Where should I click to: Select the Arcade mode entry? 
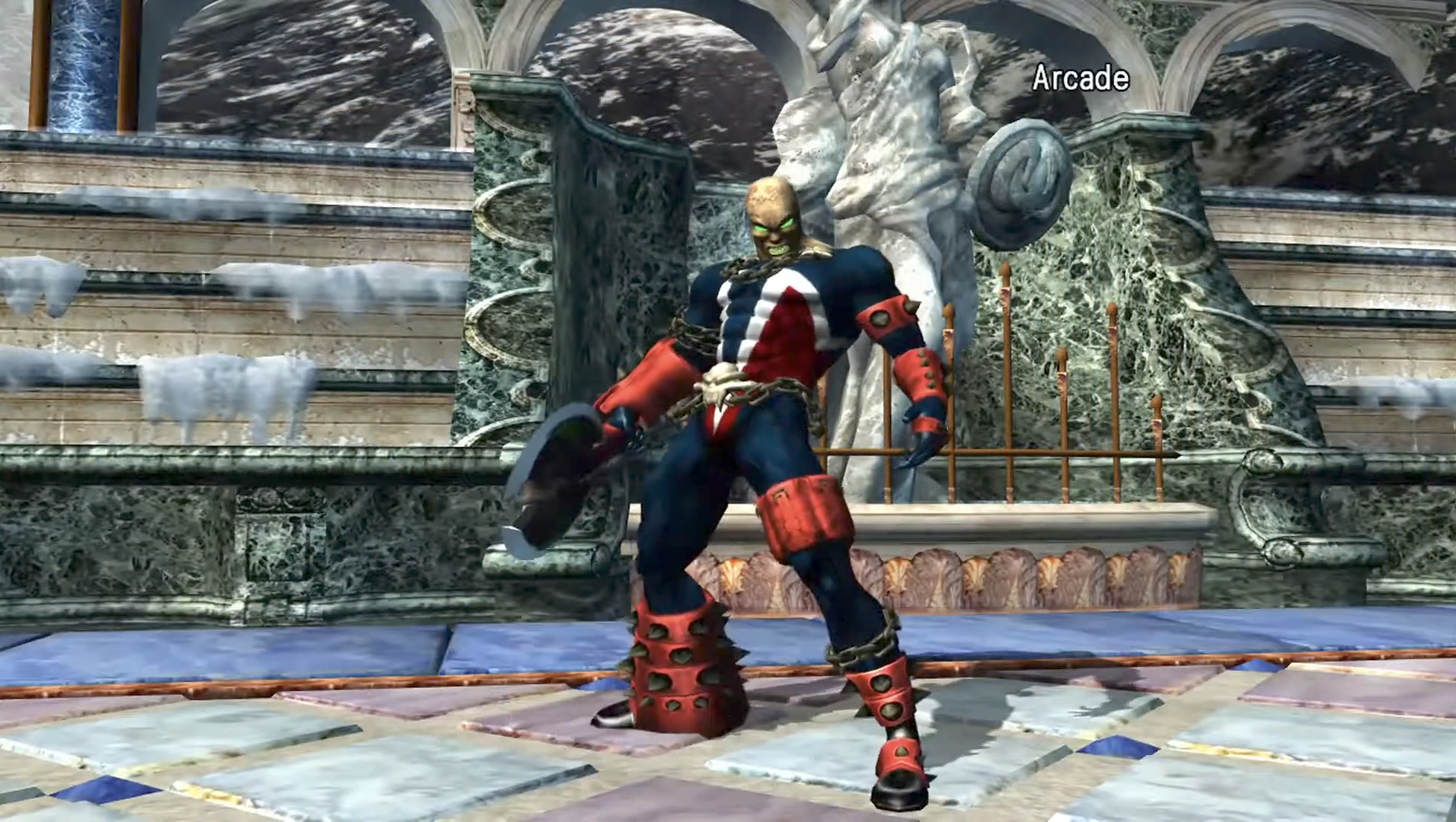[x=1080, y=79]
